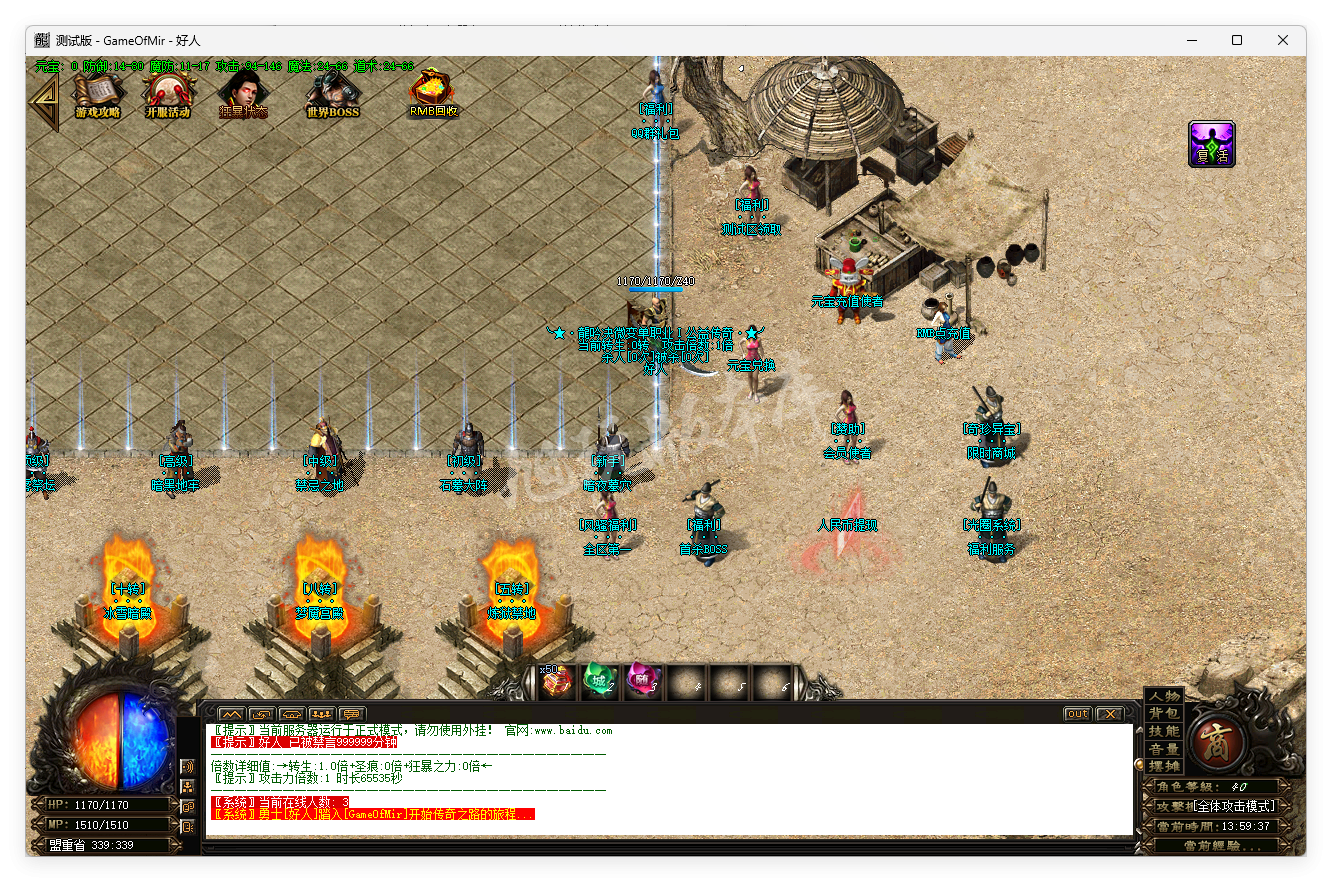Open the 游戏攻略 game guide
This screenshot has width=1332, height=882.
(x=99, y=95)
